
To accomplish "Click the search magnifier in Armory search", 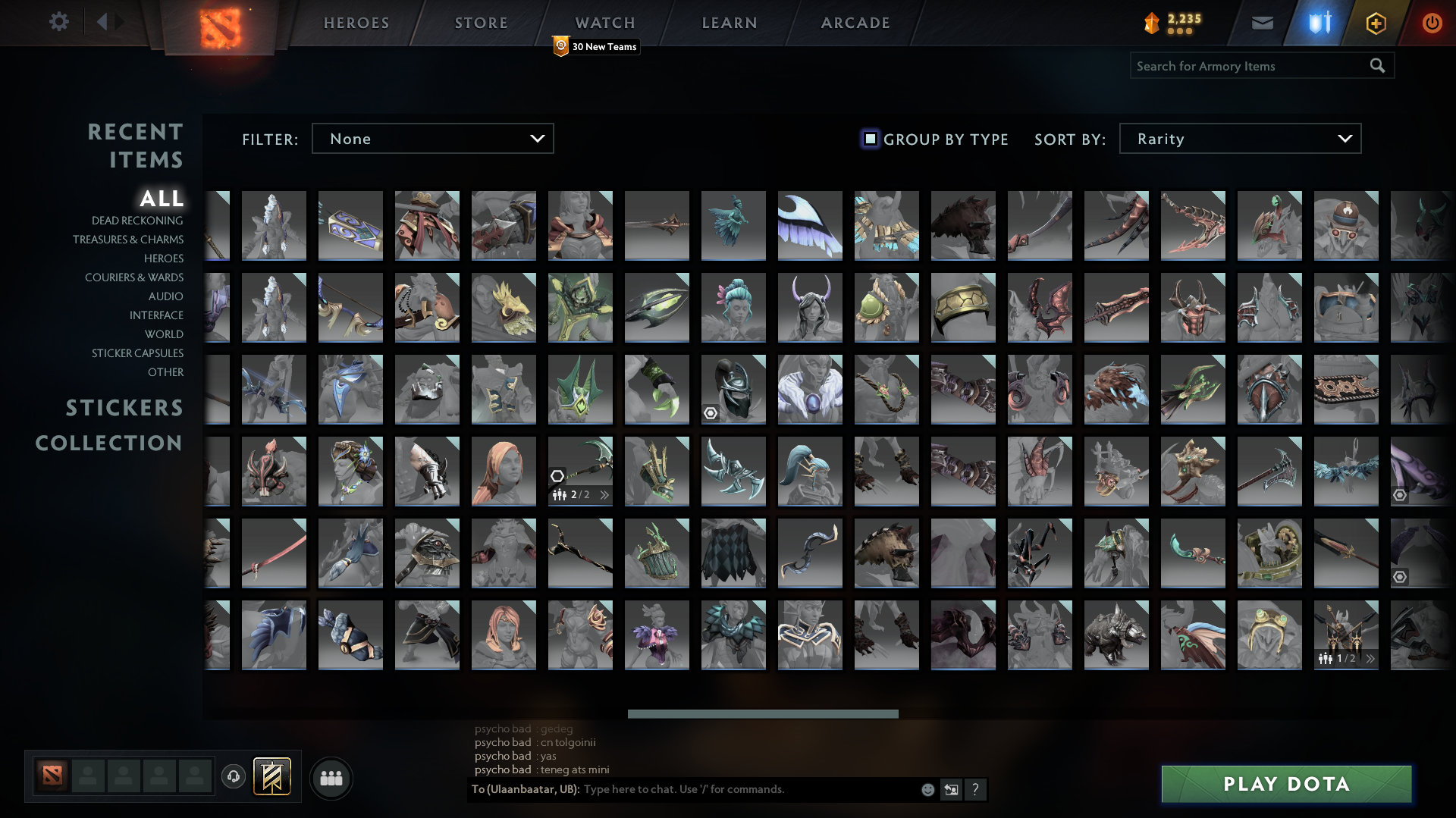I will (x=1377, y=66).
